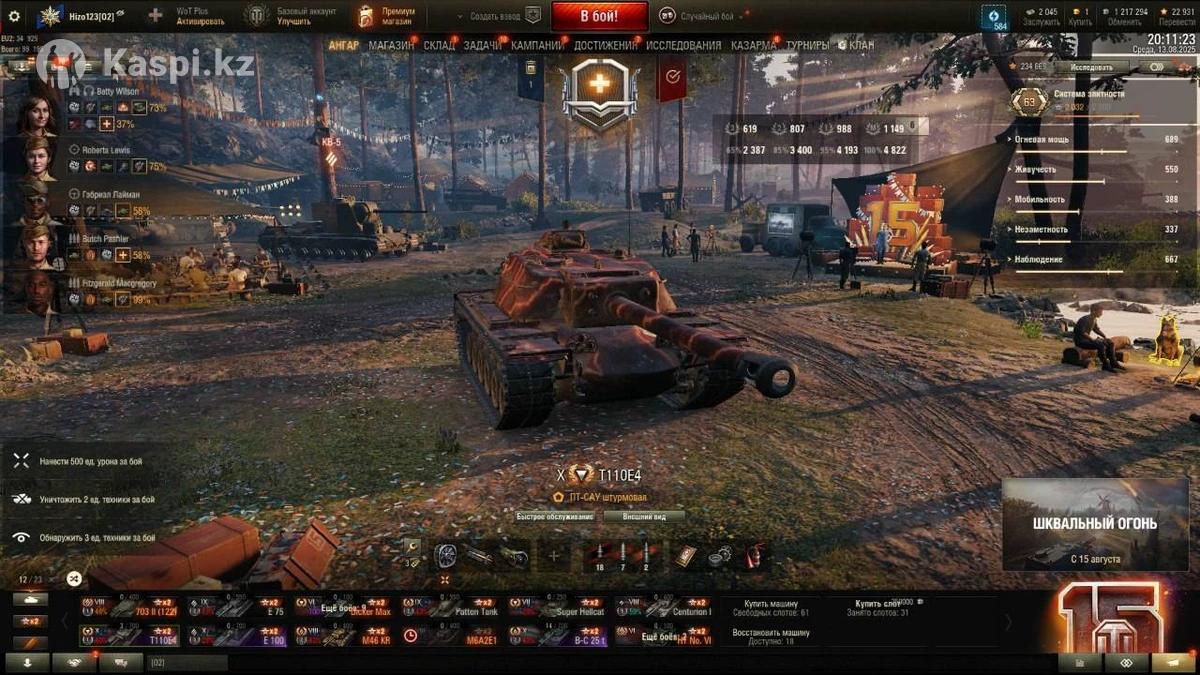Open the Достижения (Achievements) tab

(606, 45)
